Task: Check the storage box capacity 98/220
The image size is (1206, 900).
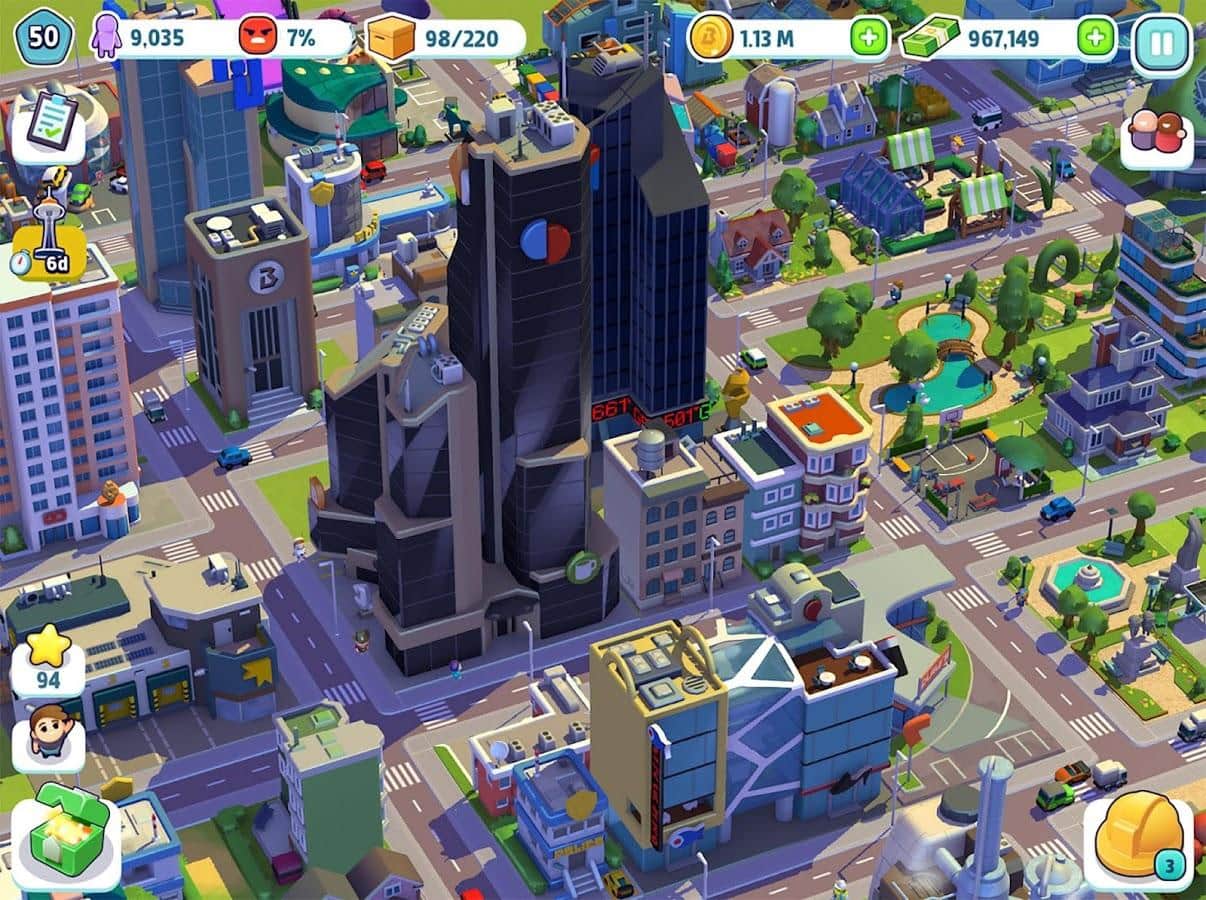Action: (445, 40)
